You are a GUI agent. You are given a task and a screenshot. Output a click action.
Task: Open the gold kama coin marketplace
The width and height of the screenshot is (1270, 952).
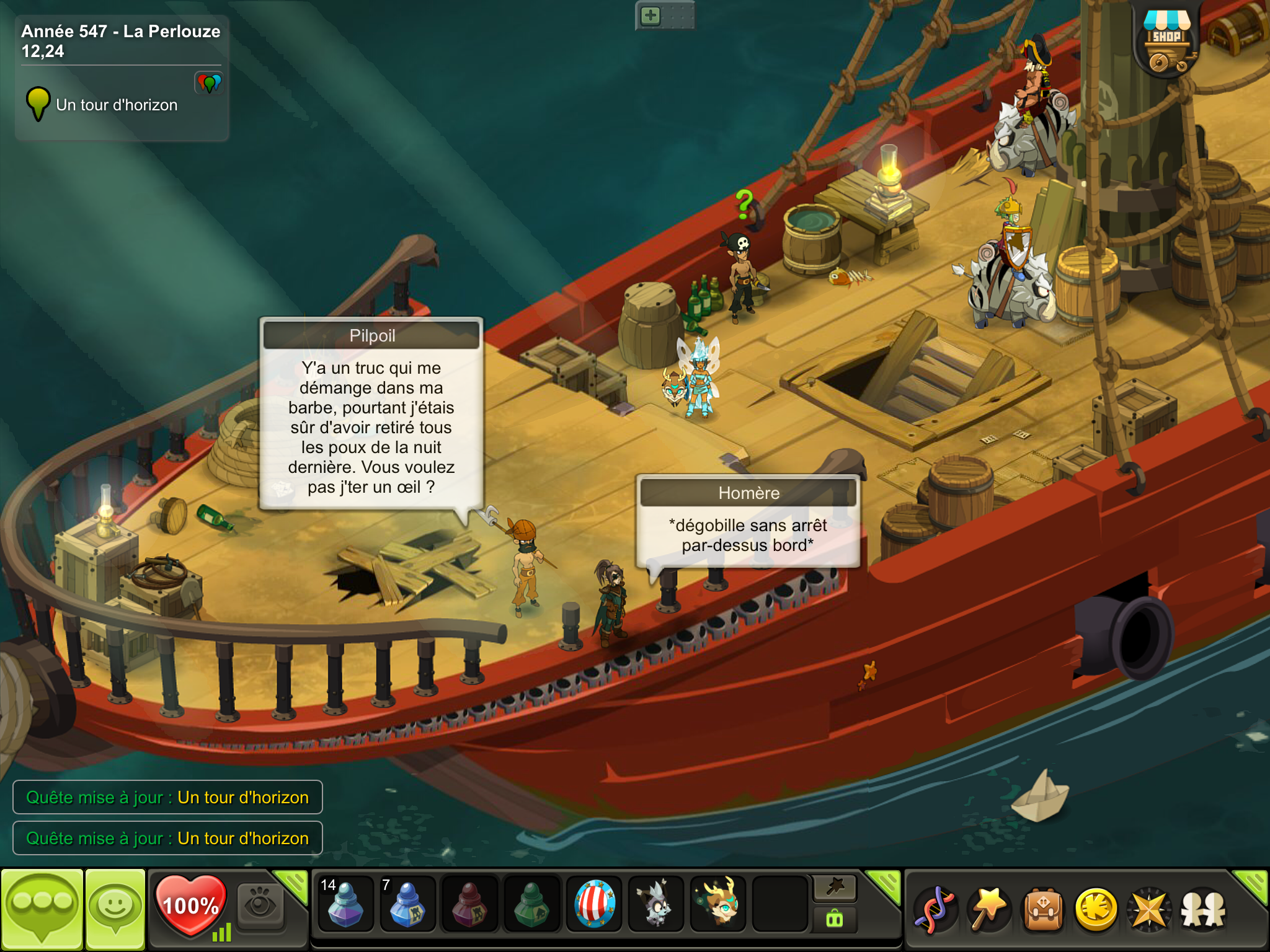(1096, 909)
